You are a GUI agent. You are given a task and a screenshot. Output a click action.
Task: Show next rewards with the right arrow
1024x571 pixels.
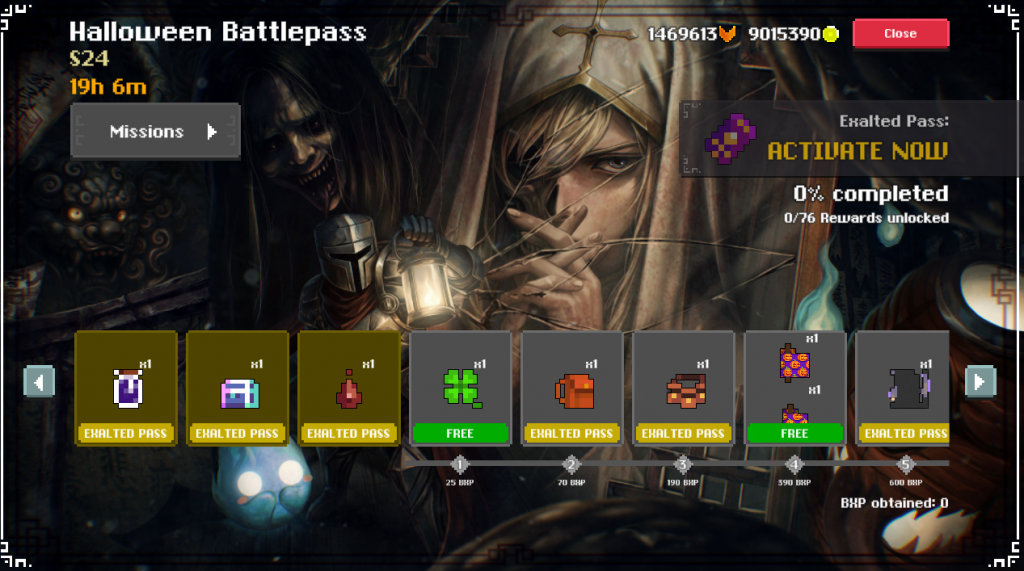(979, 381)
